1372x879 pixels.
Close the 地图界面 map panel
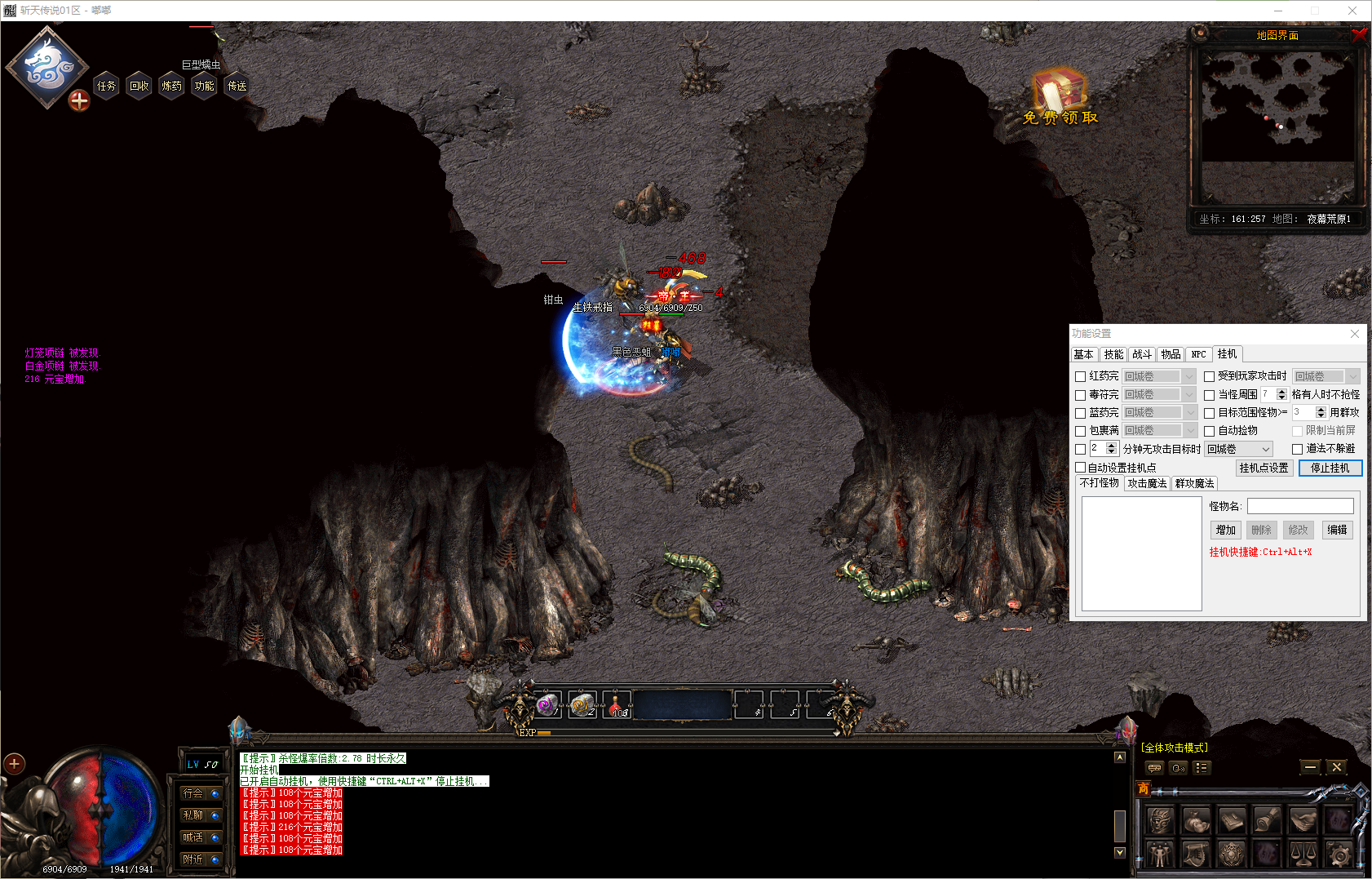click(1358, 34)
